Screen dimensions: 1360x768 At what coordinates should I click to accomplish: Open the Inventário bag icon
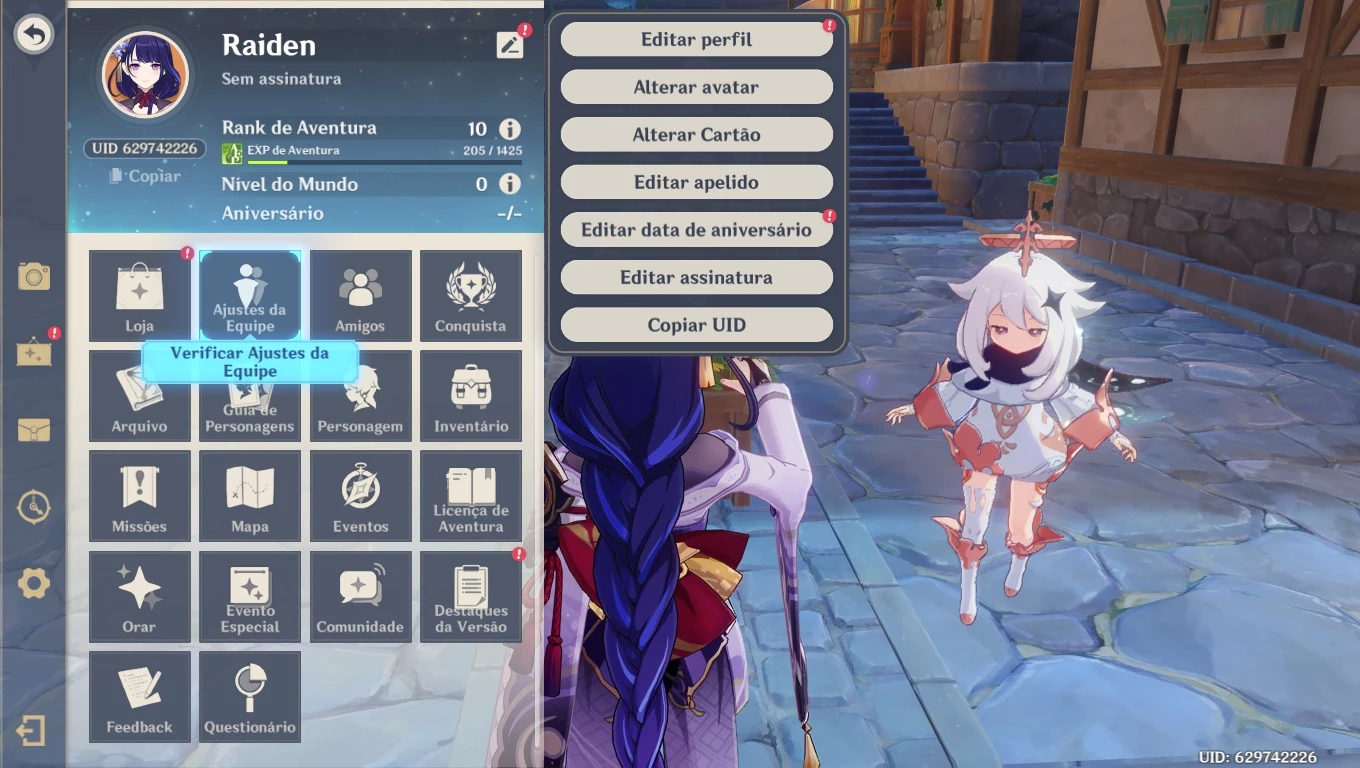click(470, 395)
